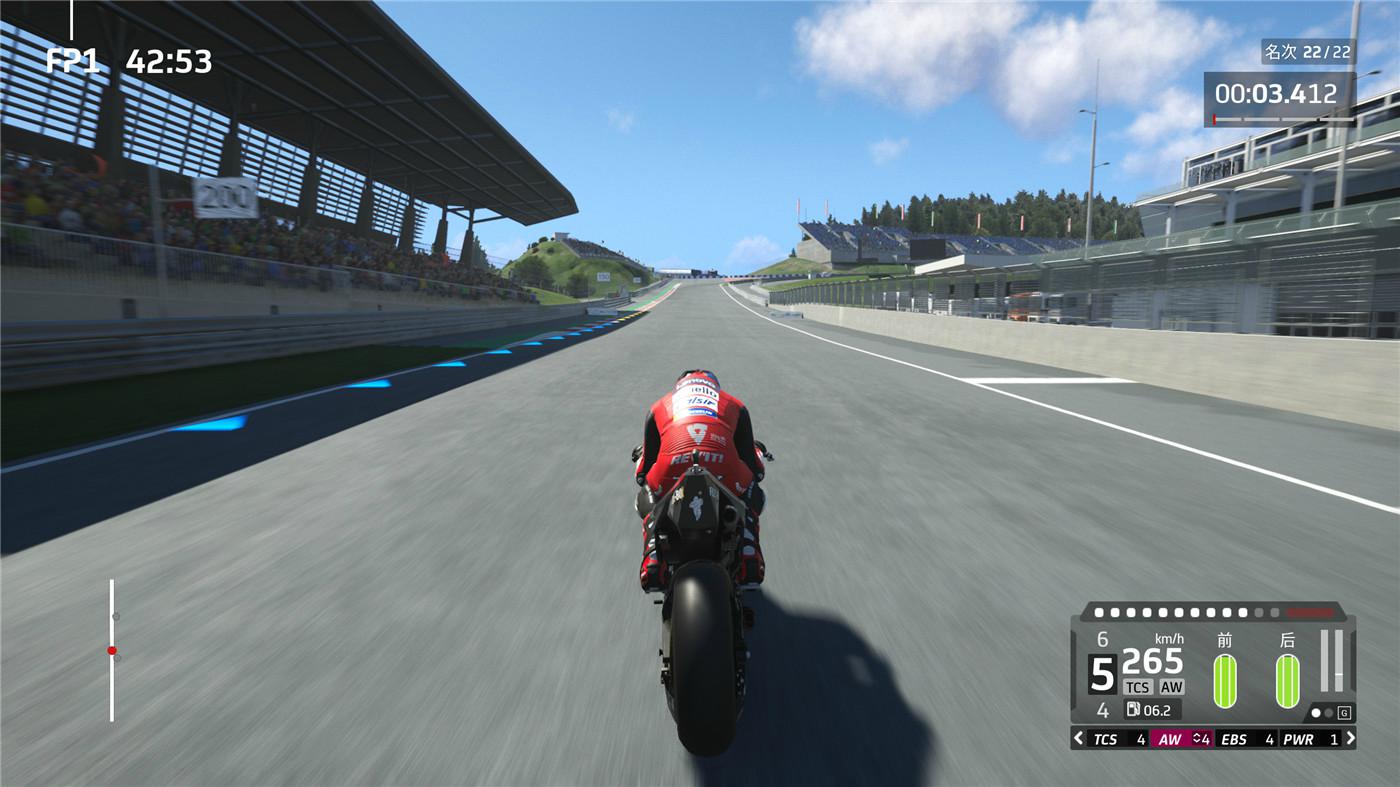The image size is (1400, 787).
Task: Click the left arrow of the electronics bar
Action: point(1078,739)
